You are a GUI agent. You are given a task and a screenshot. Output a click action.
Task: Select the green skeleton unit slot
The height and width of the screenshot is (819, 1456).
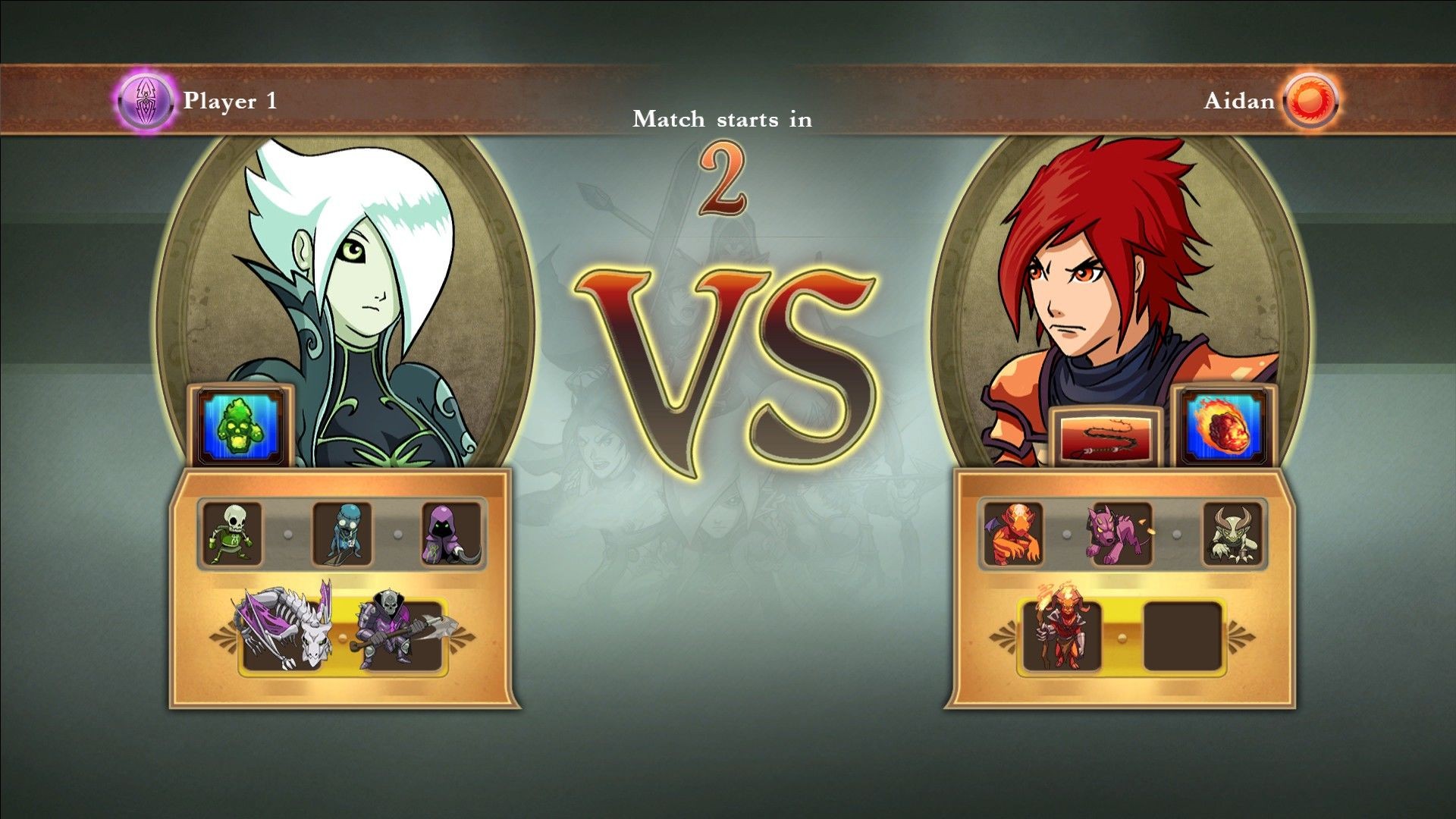pyautogui.click(x=231, y=534)
